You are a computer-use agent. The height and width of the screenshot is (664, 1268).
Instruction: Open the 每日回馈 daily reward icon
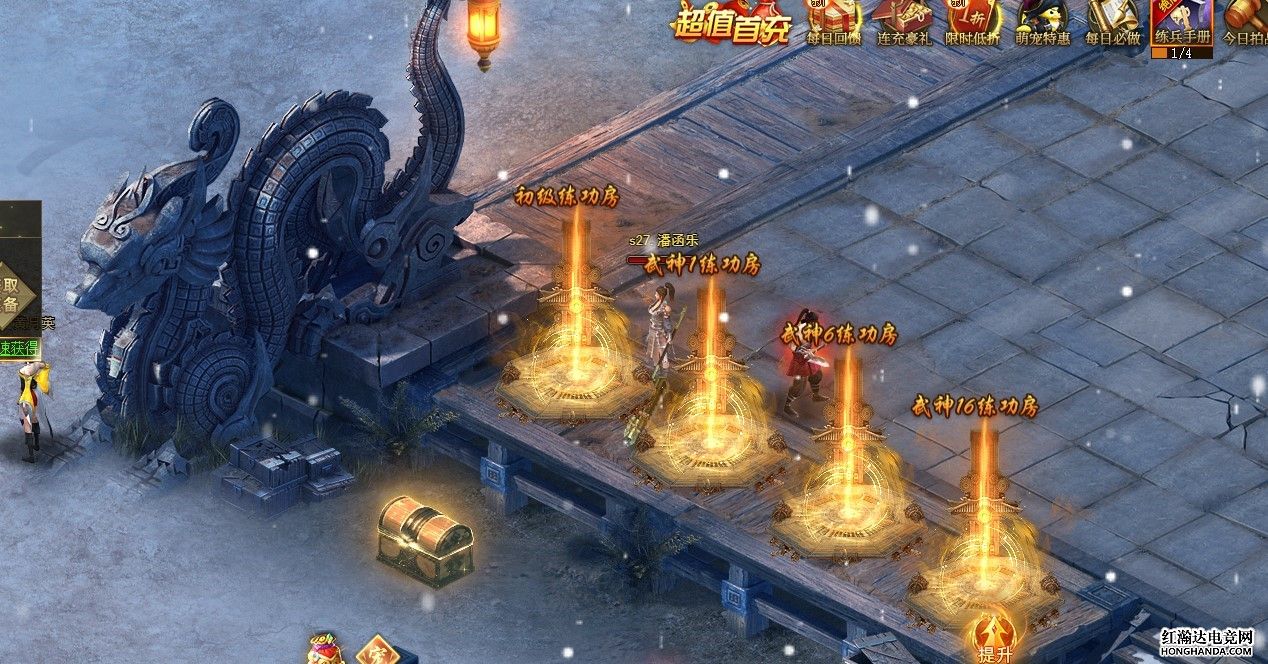click(833, 20)
